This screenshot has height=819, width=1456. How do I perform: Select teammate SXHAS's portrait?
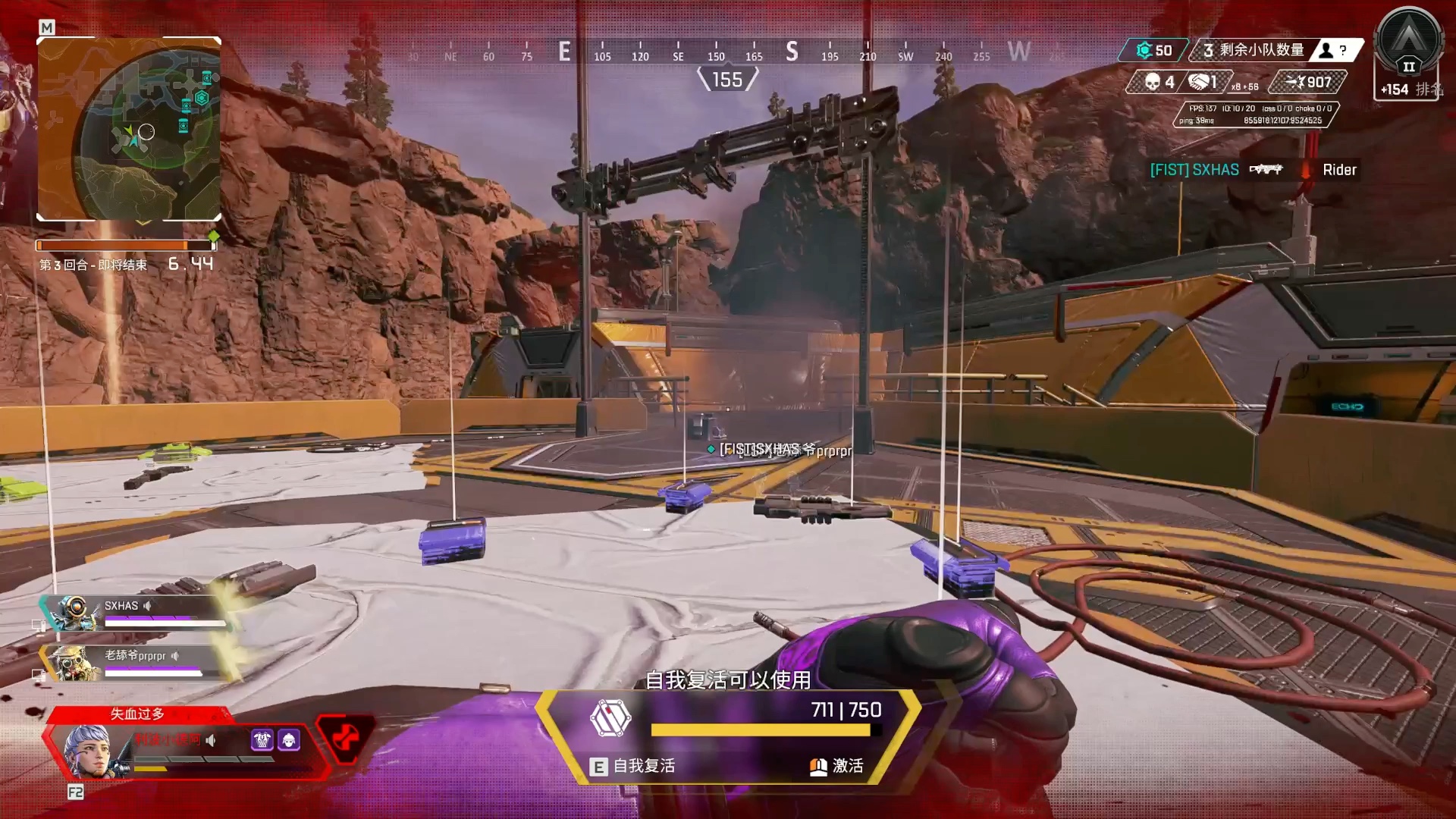[74, 612]
